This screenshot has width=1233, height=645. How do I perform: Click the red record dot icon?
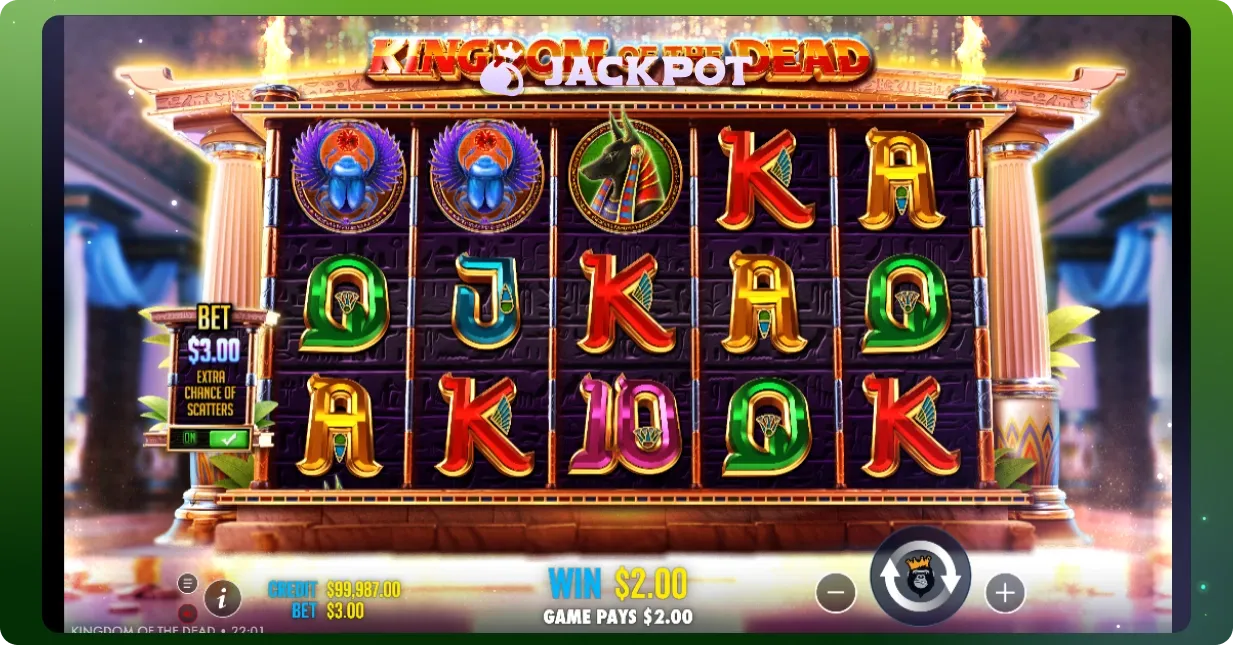pos(187,611)
